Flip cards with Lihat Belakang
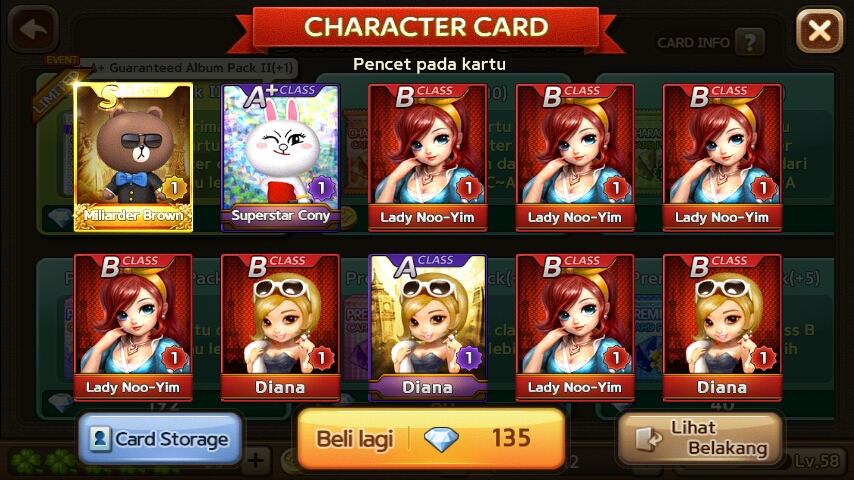 (699, 438)
